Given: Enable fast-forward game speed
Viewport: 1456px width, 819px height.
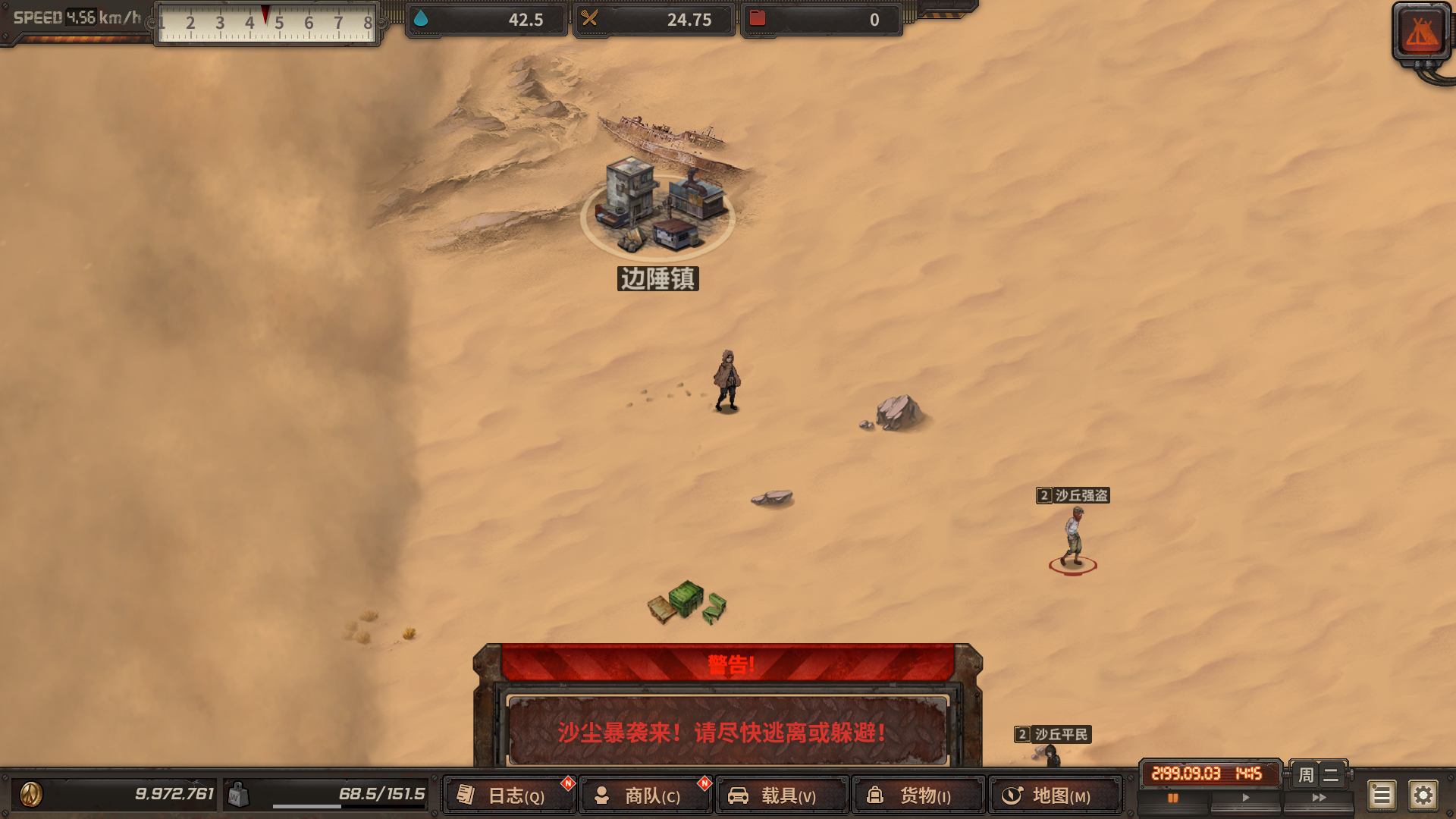Looking at the screenshot, I should [1318, 797].
